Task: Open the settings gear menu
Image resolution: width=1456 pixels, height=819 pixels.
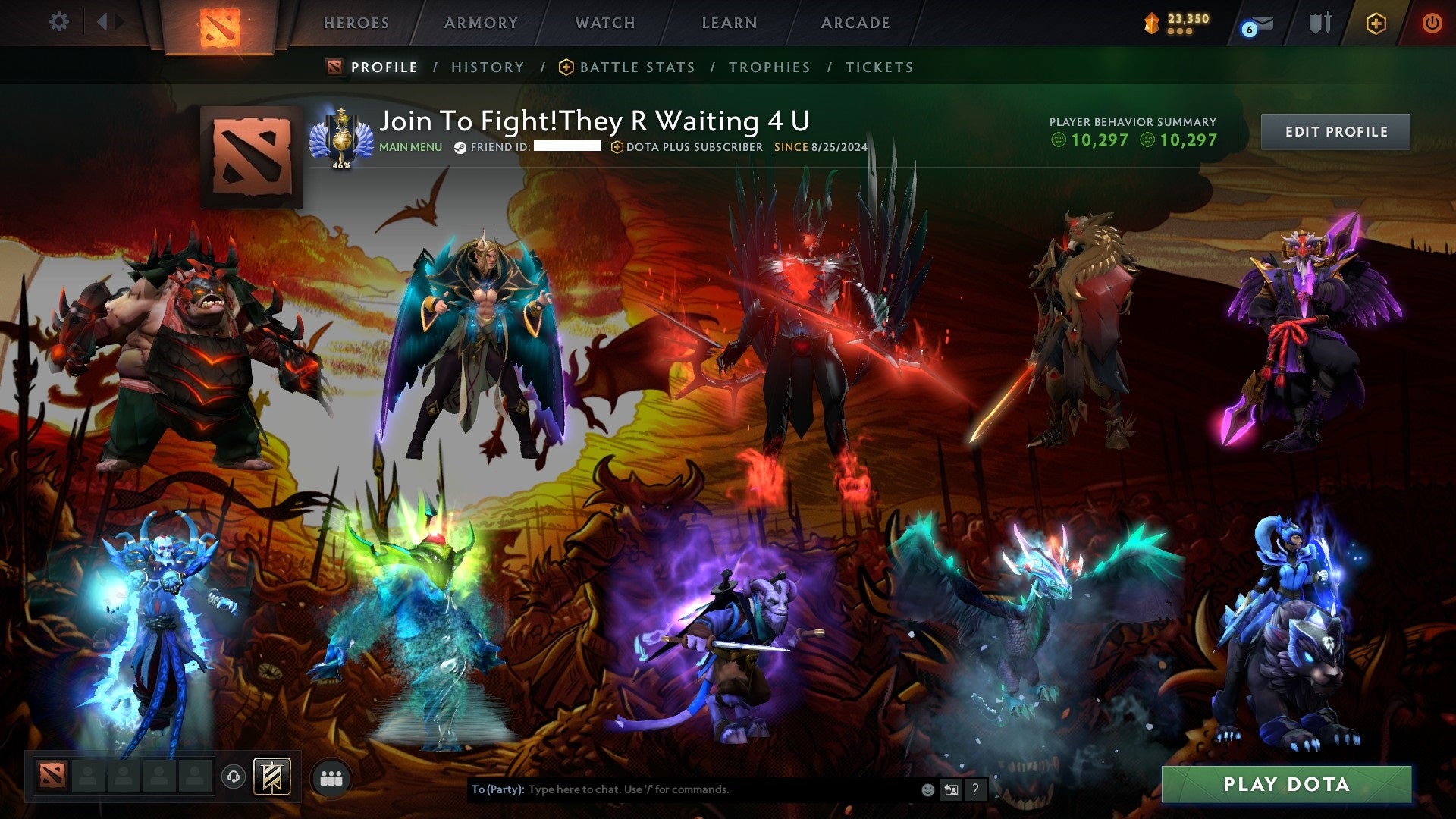Action: click(58, 21)
